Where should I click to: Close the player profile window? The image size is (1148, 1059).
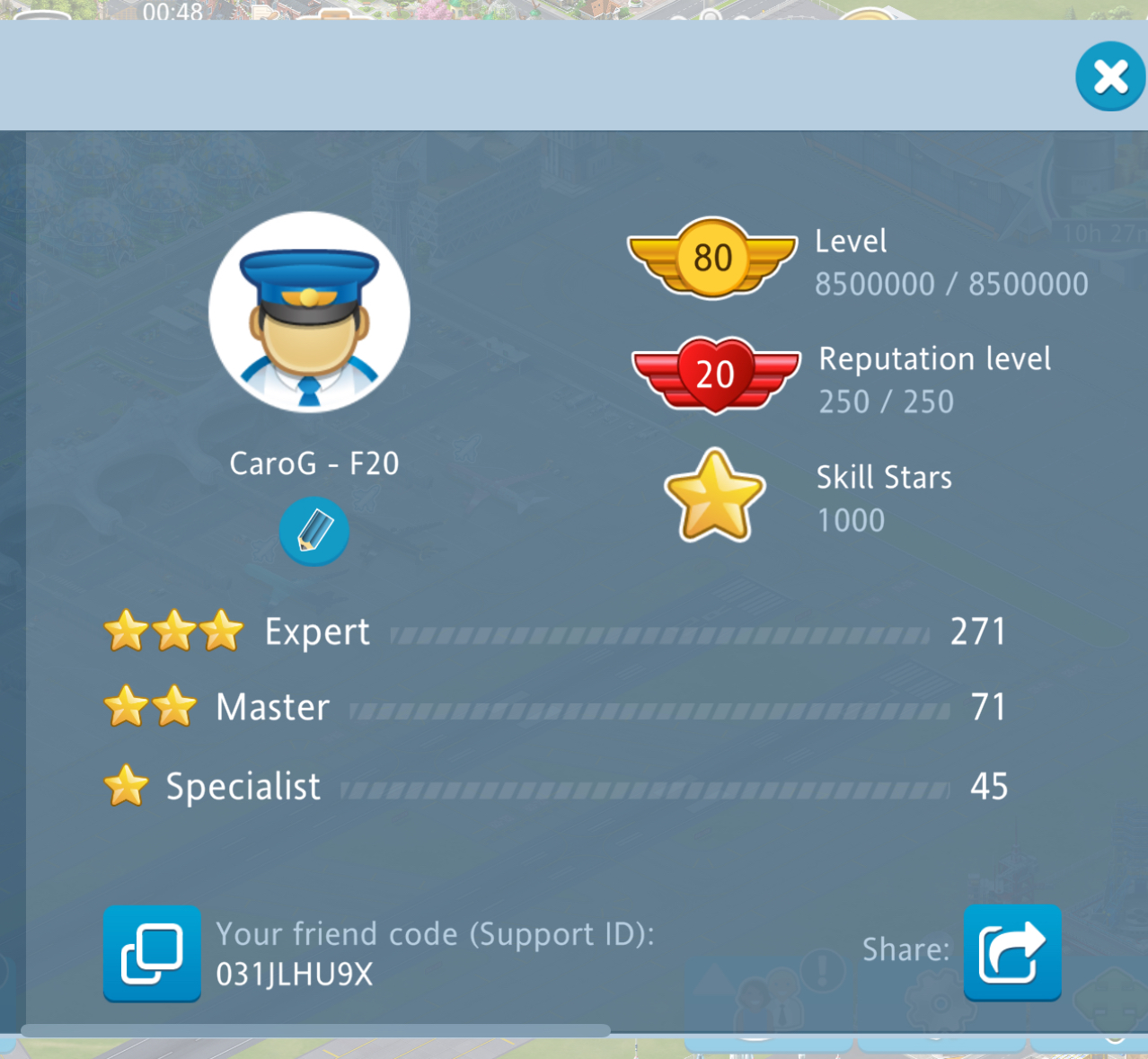click(x=1110, y=76)
